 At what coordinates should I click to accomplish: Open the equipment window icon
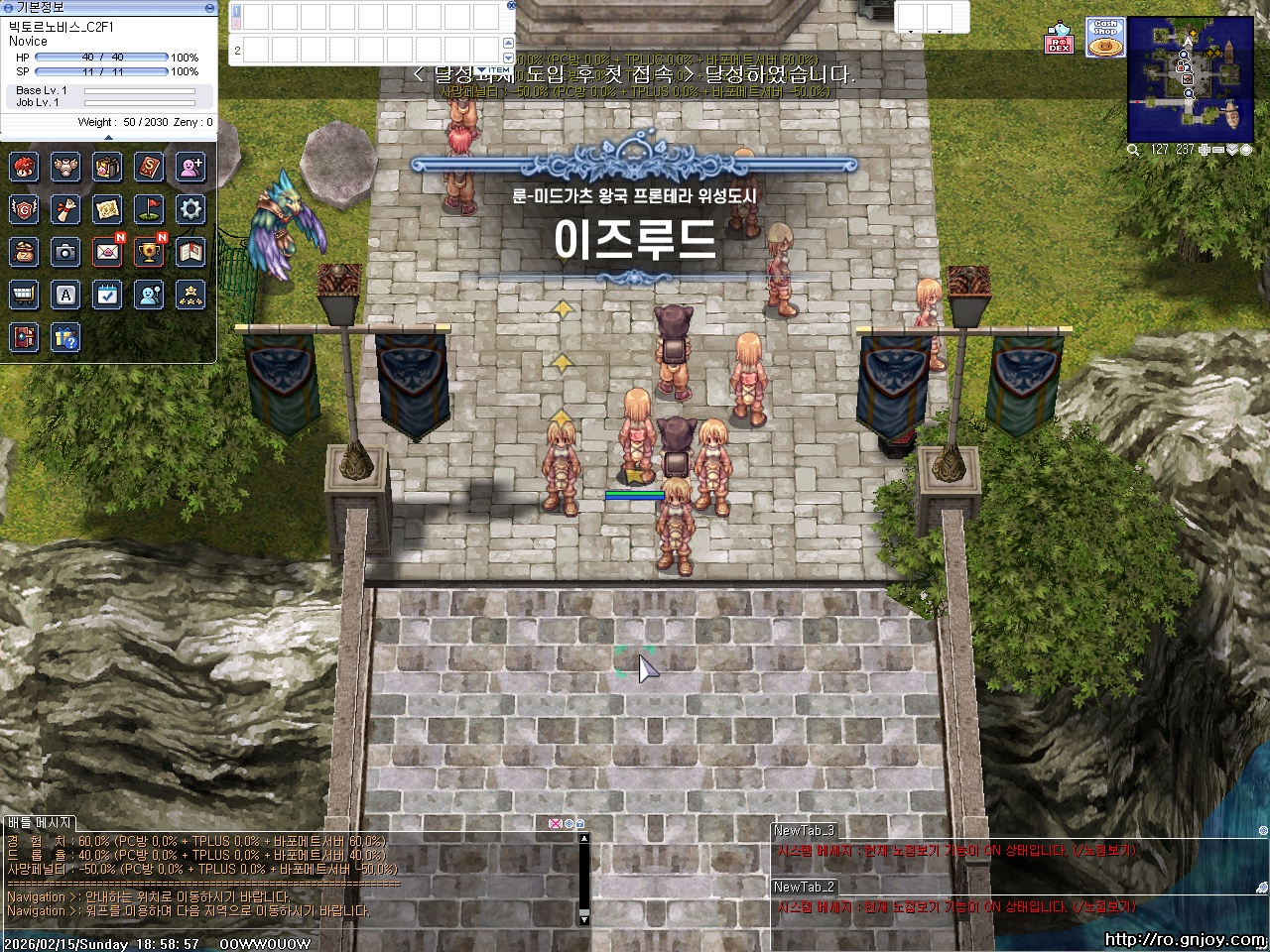[x=65, y=167]
